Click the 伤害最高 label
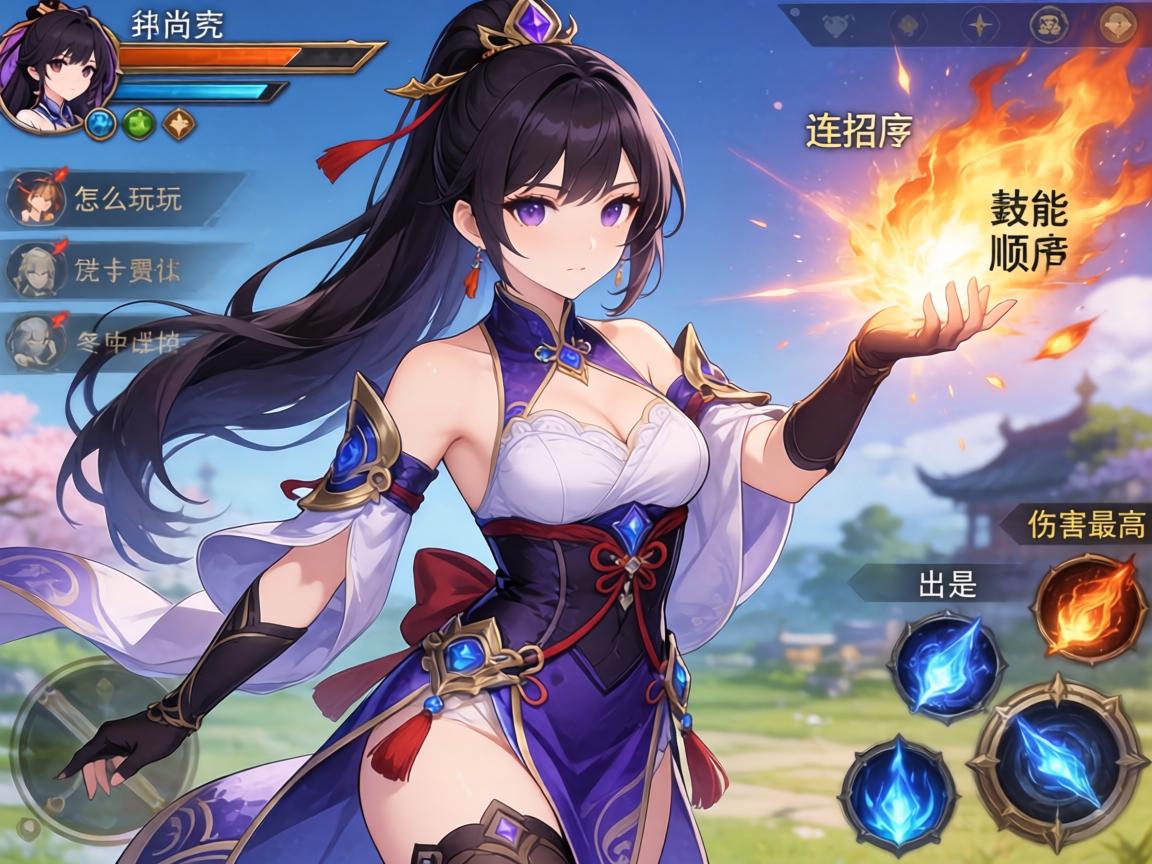The image size is (1152, 864). [x=1084, y=524]
